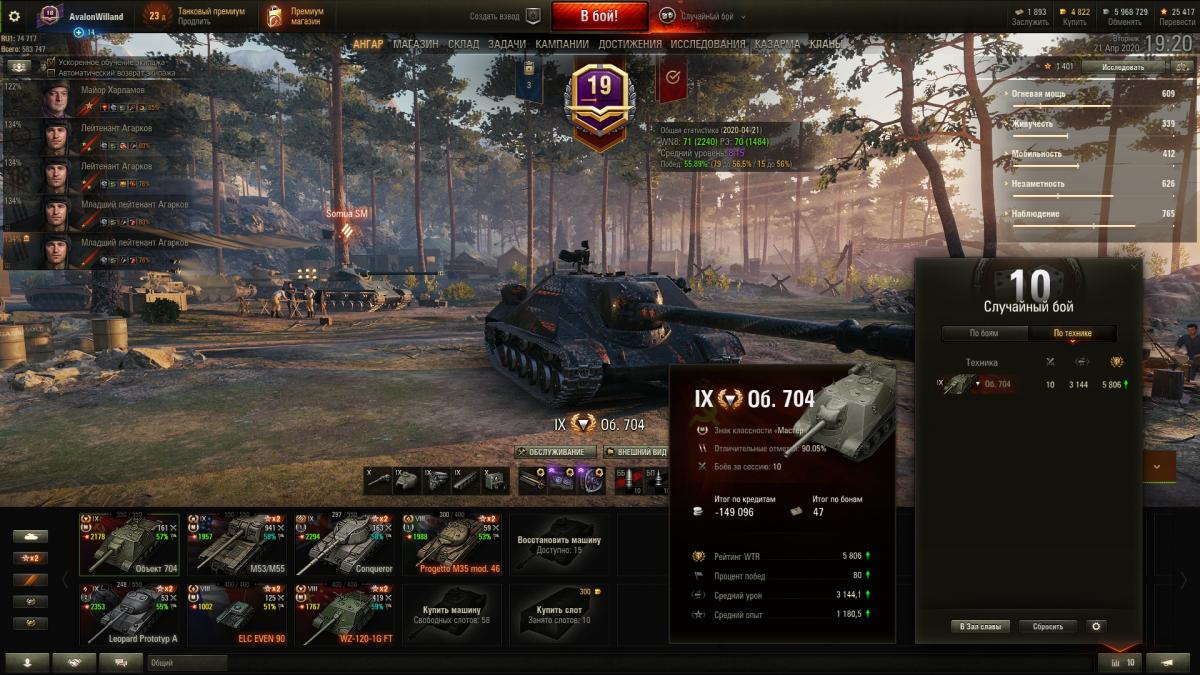Screen dimensions: 1200x675
Task: Start battle with the red В бой! button
Action: tap(599, 16)
